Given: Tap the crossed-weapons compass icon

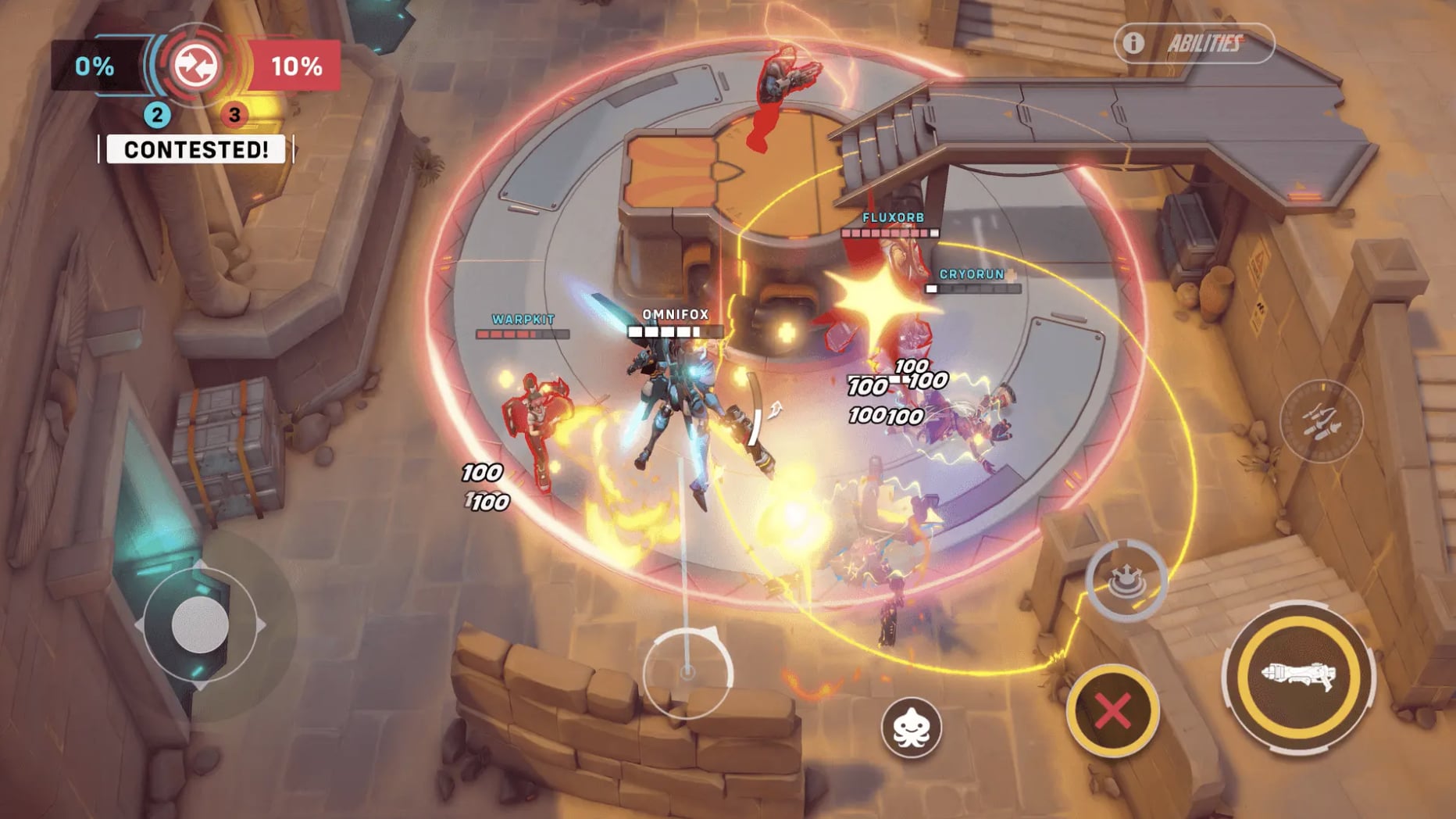Looking at the screenshot, I should tap(1324, 422).
